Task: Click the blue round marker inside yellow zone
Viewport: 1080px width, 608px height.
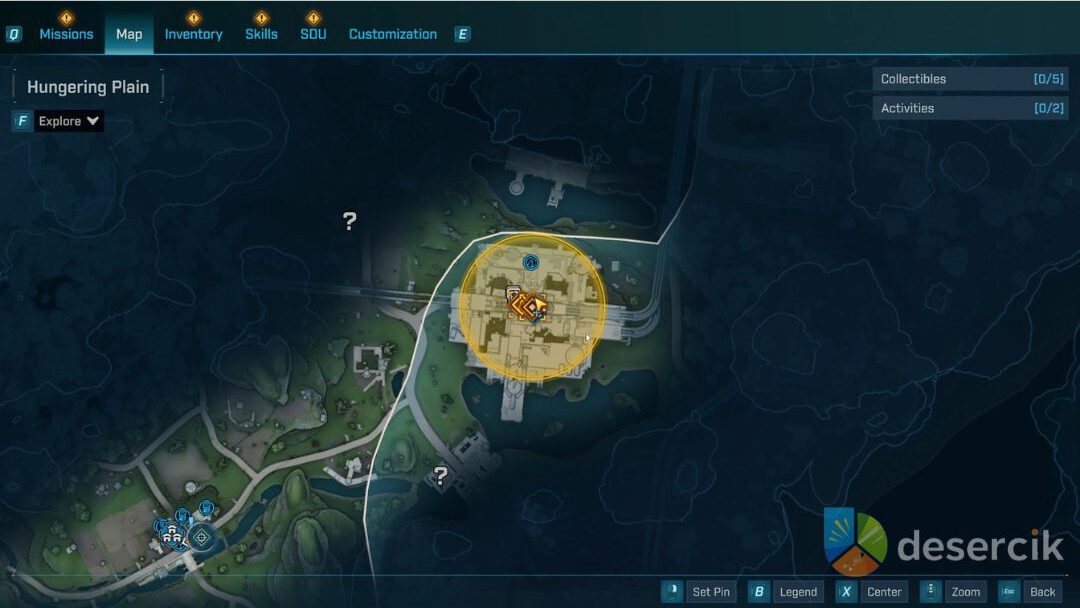Action: 531,263
